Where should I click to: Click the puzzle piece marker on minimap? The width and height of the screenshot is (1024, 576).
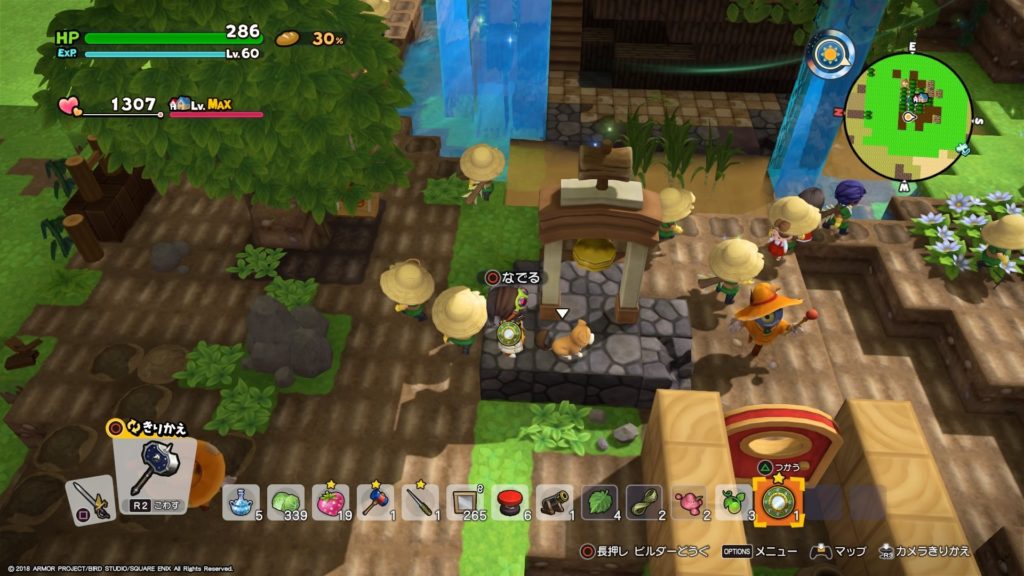click(962, 148)
